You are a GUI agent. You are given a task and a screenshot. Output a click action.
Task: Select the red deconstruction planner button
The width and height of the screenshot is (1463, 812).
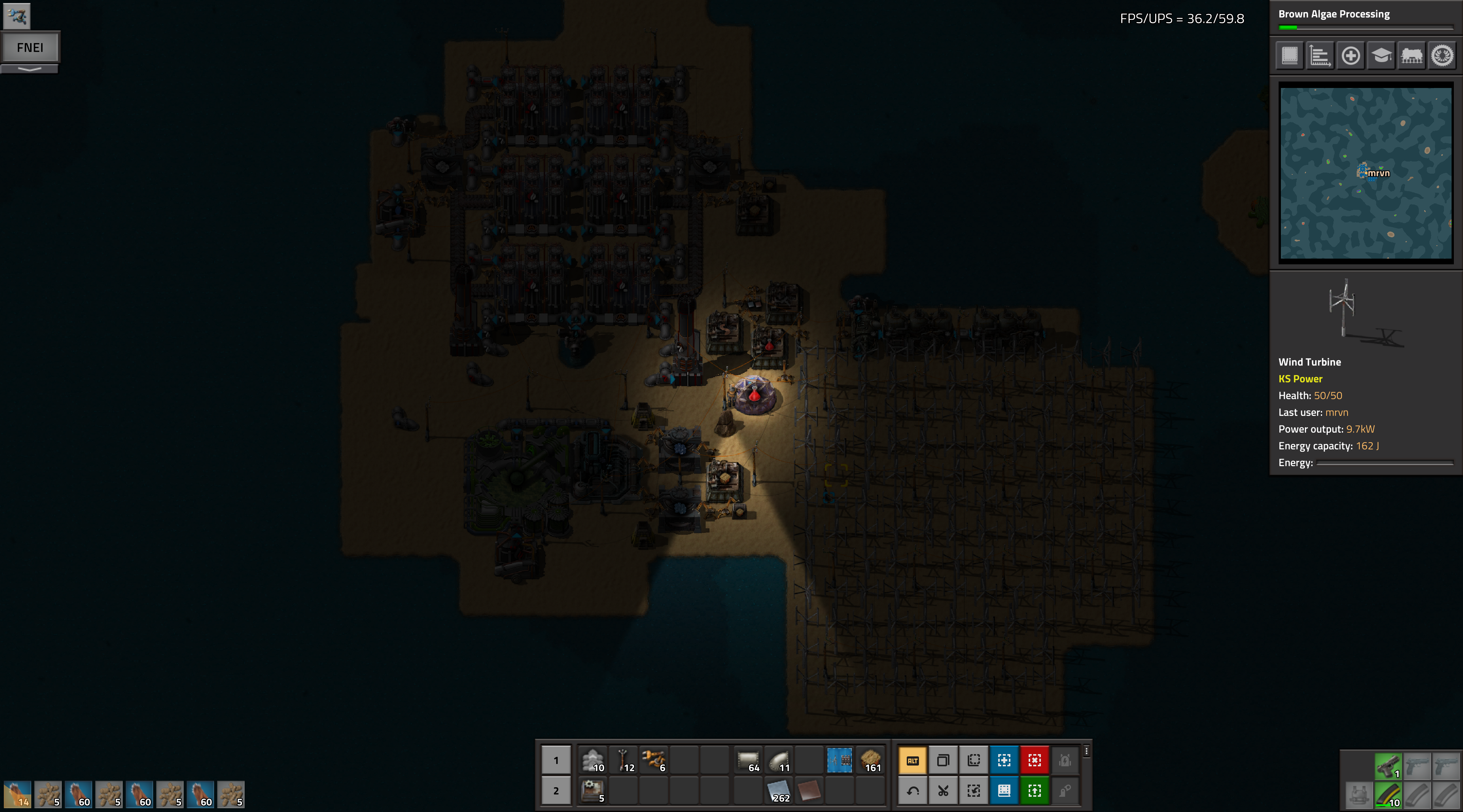pyautogui.click(x=1034, y=760)
